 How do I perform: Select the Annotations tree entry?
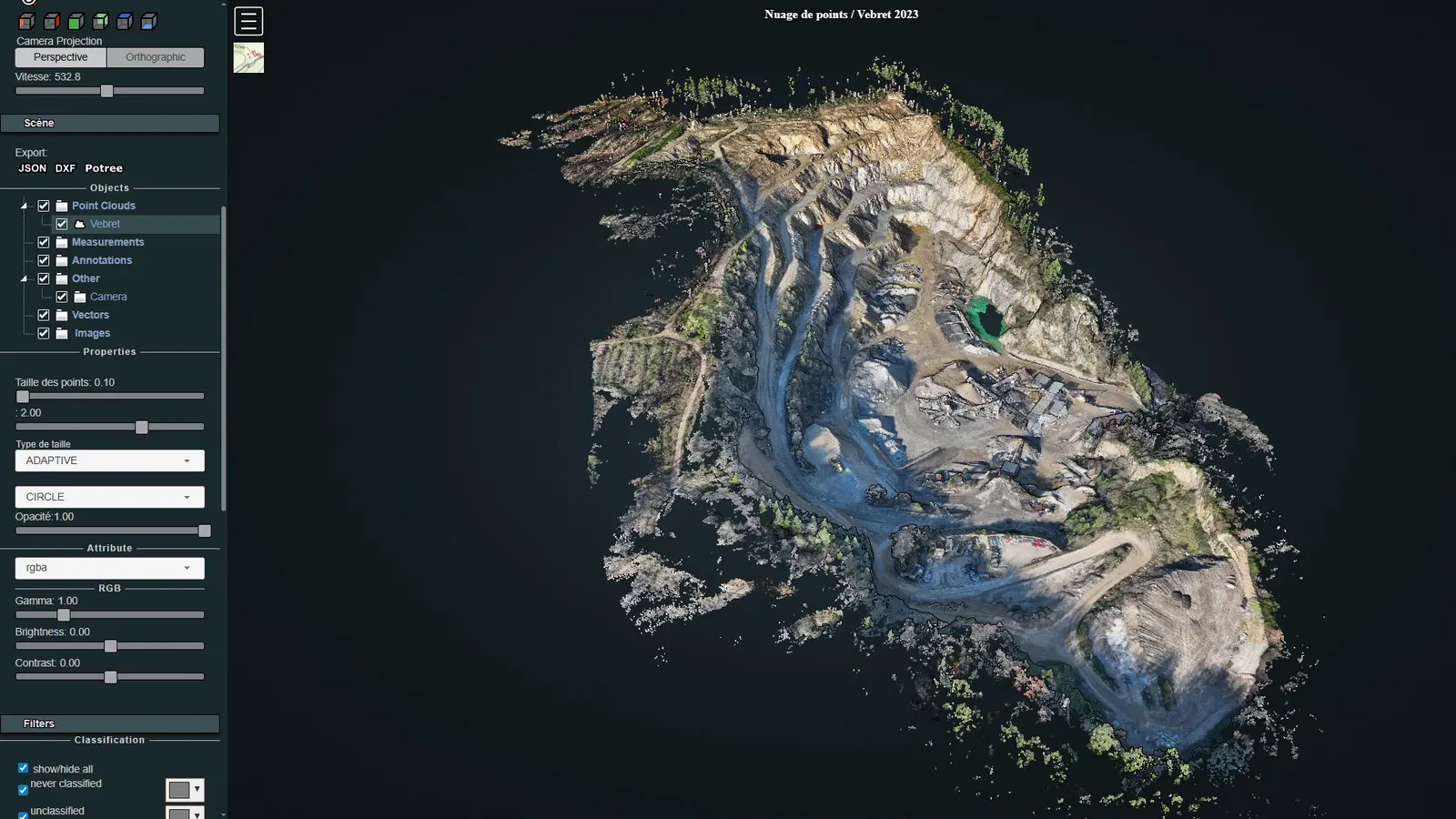102,260
